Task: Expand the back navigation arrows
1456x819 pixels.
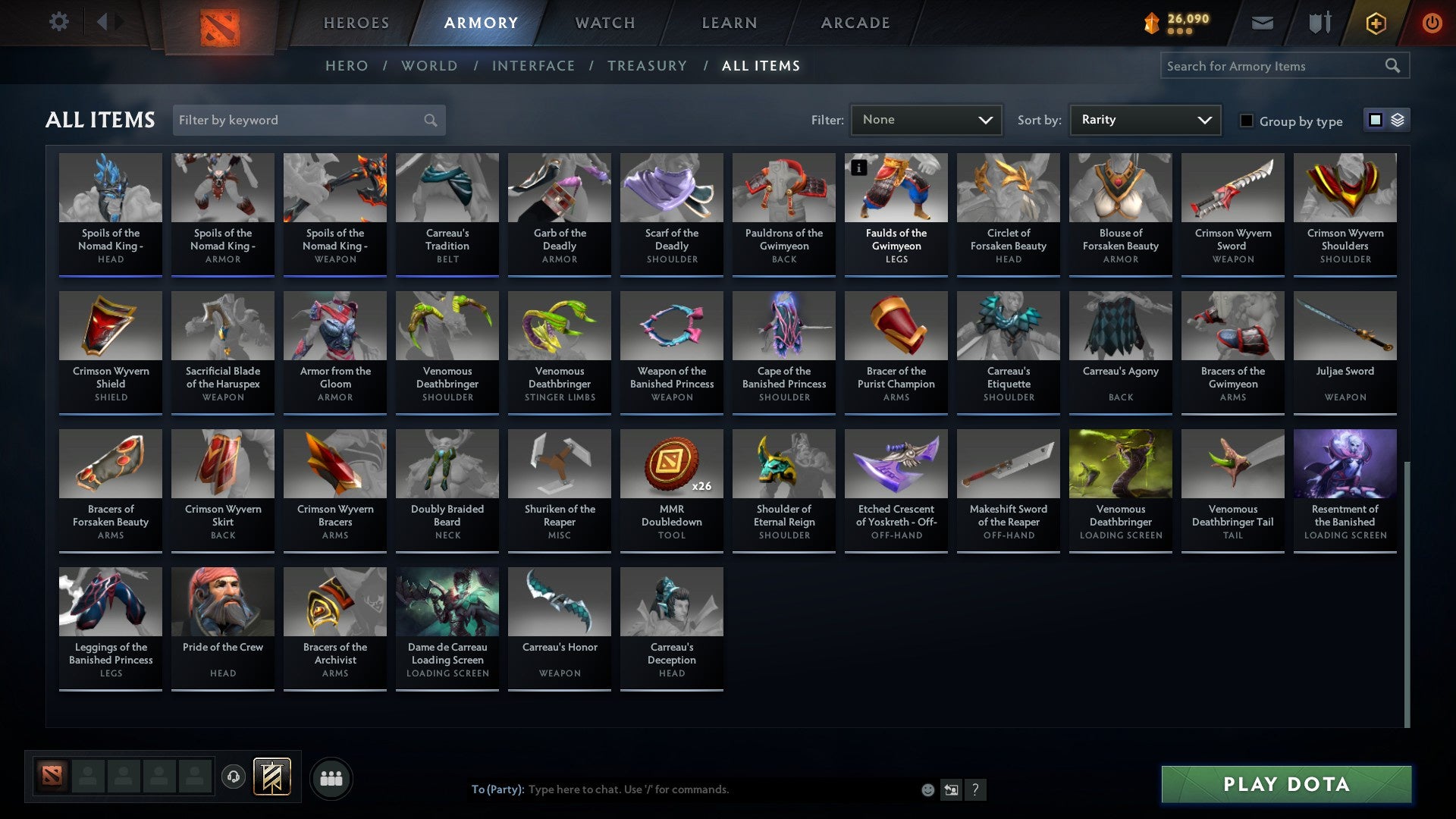Action: (108, 22)
